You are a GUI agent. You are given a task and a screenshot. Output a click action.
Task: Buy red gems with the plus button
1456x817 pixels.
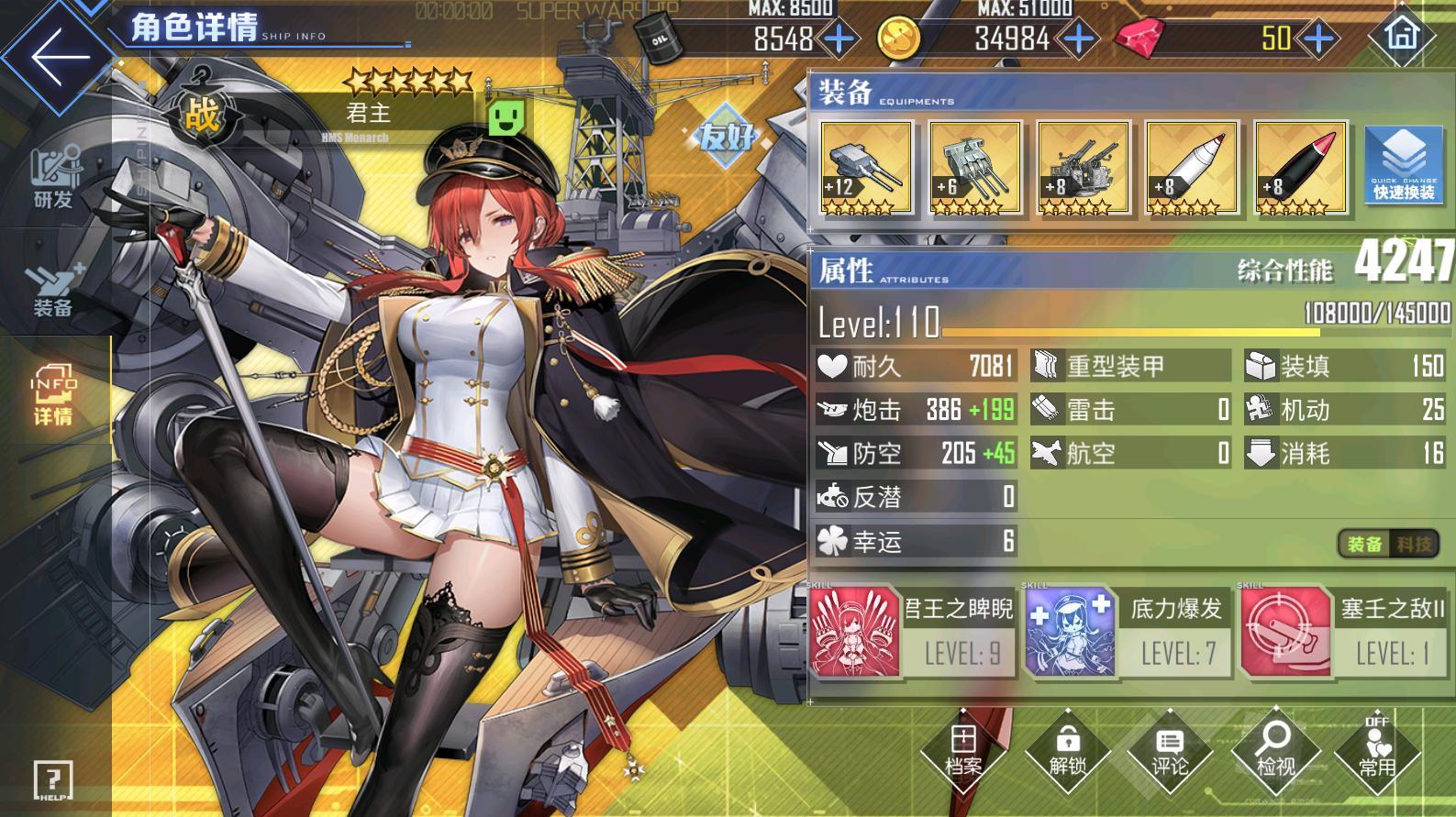(x=1319, y=39)
